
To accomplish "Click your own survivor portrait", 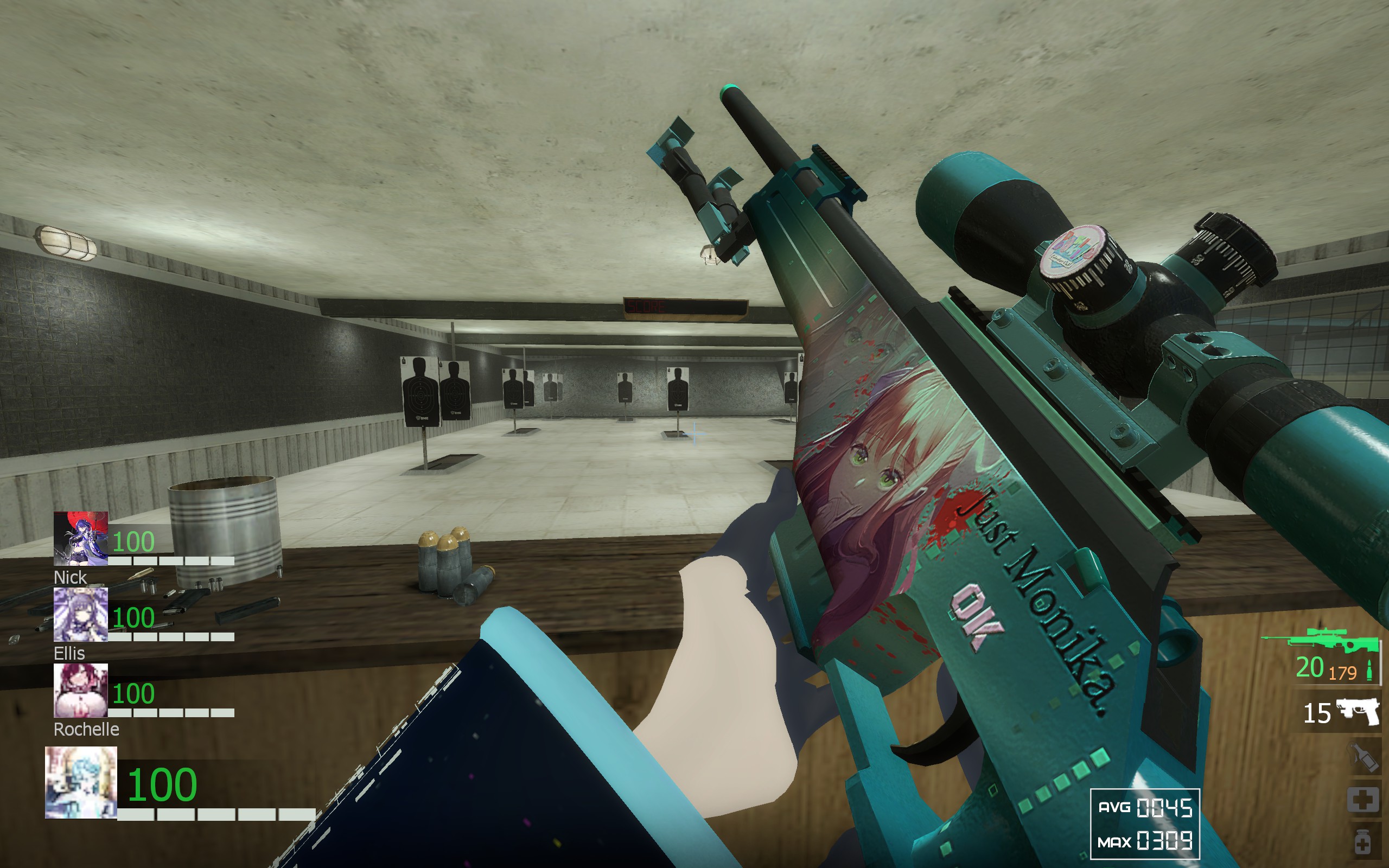I will pos(81,782).
